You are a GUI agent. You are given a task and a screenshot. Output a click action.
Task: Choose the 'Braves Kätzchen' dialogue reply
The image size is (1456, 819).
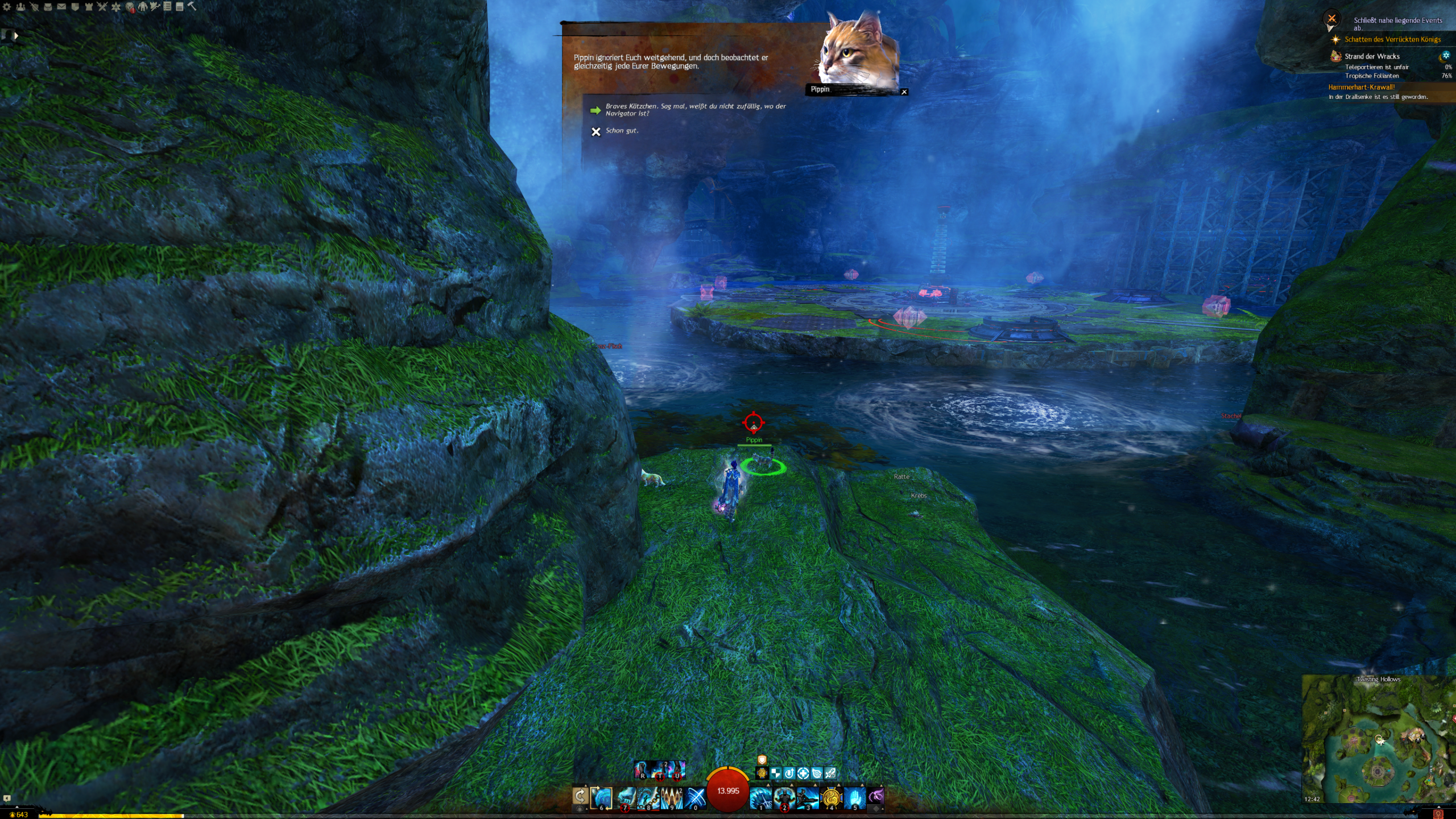[695, 110]
